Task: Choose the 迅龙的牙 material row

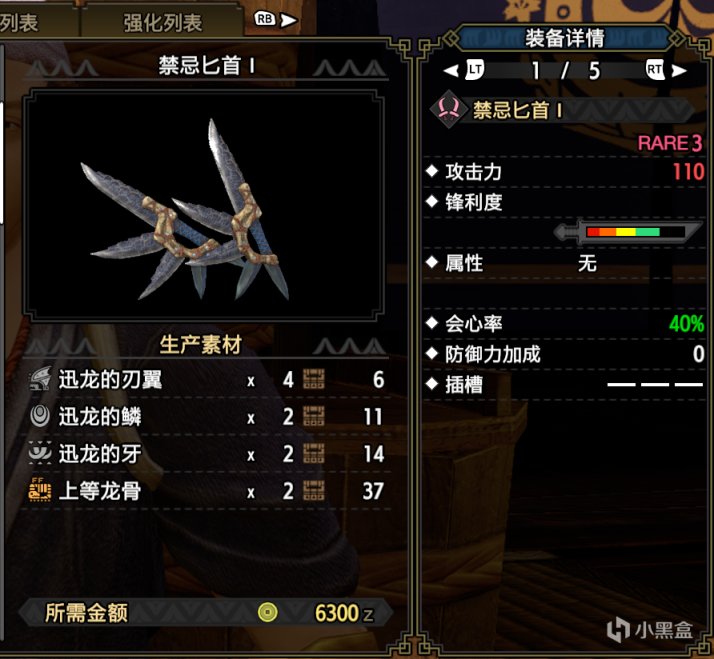Action: (205, 454)
